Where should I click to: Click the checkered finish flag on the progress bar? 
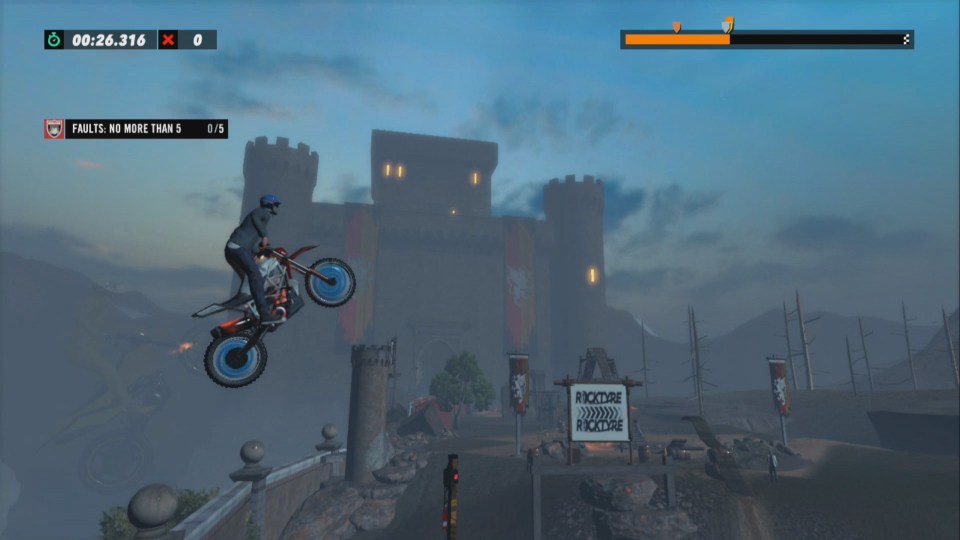906,40
